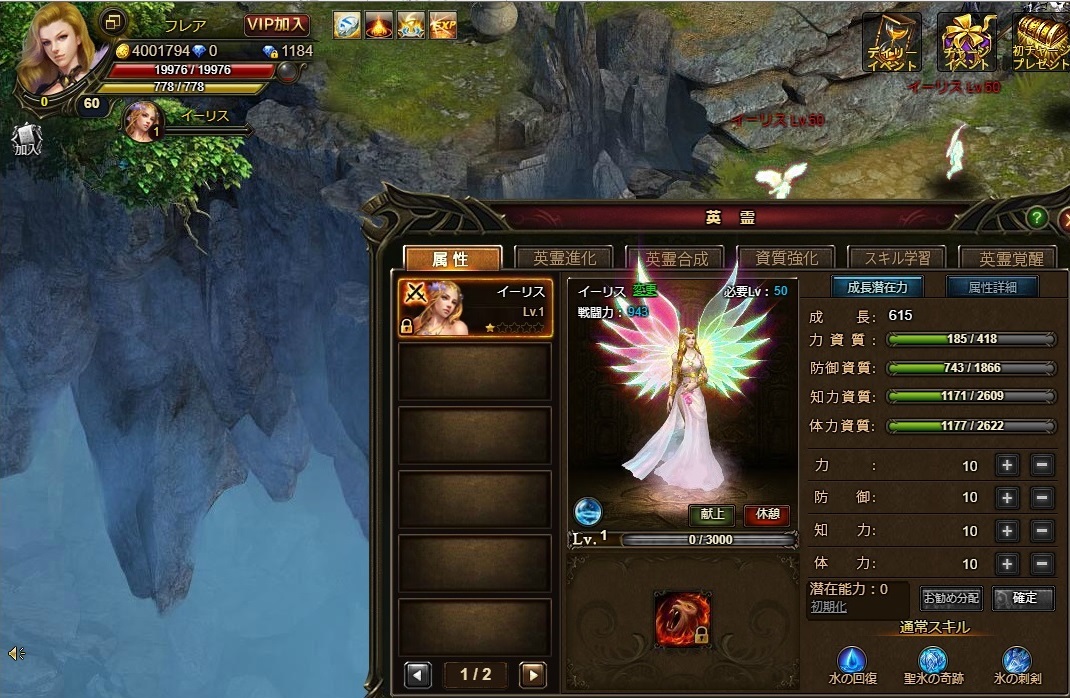Viewport: 1070px width, 698px height.
Task: Switch to the 英靈進化 tab
Action: tap(565, 258)
